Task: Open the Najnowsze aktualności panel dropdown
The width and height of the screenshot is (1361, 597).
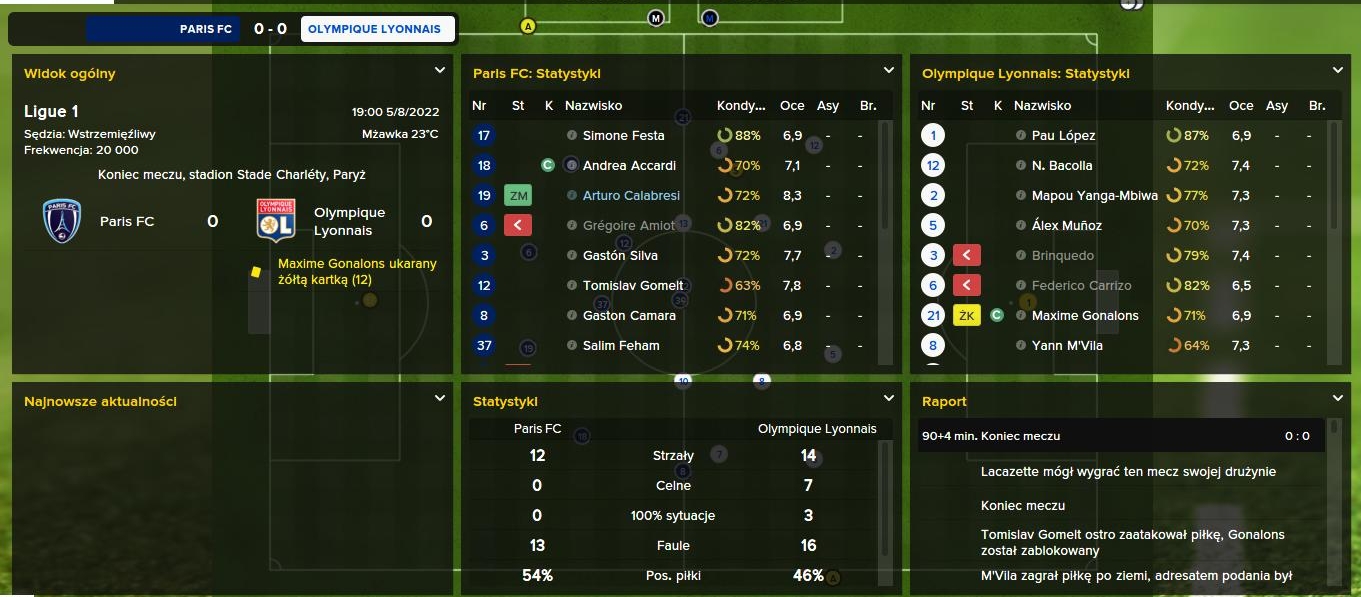Action: tap(439, 398)
